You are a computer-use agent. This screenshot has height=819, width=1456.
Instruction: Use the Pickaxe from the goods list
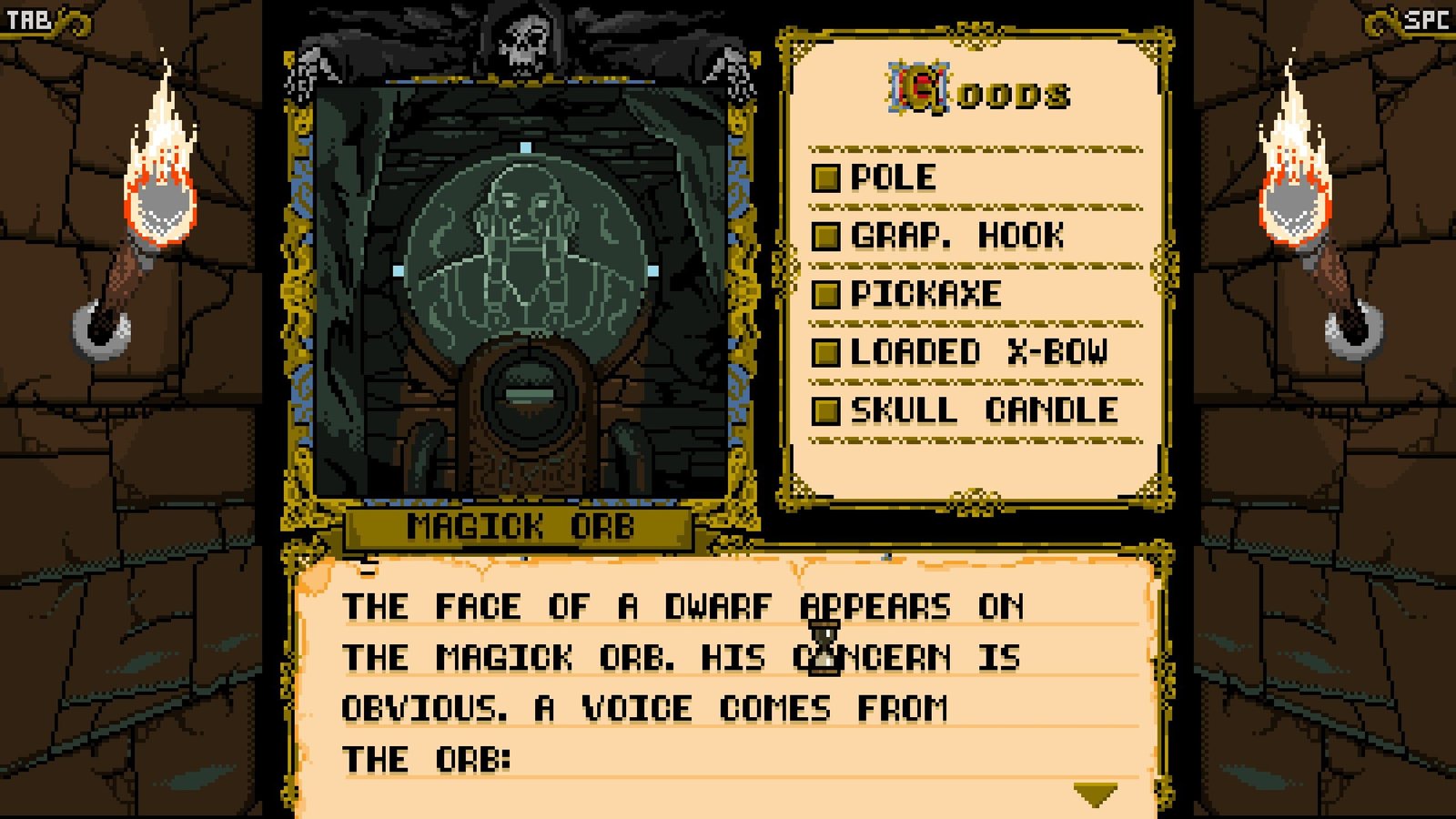925,294
